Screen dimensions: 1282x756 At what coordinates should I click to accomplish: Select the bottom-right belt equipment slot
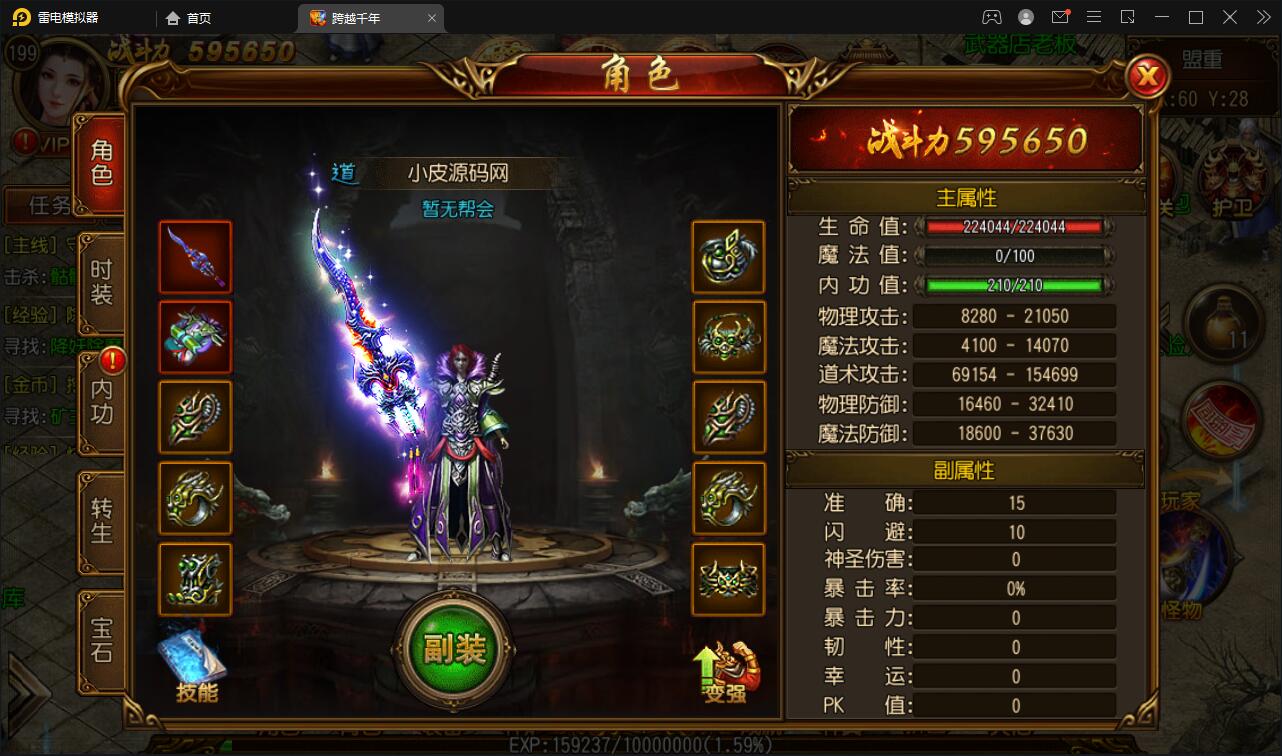(728, 579)
